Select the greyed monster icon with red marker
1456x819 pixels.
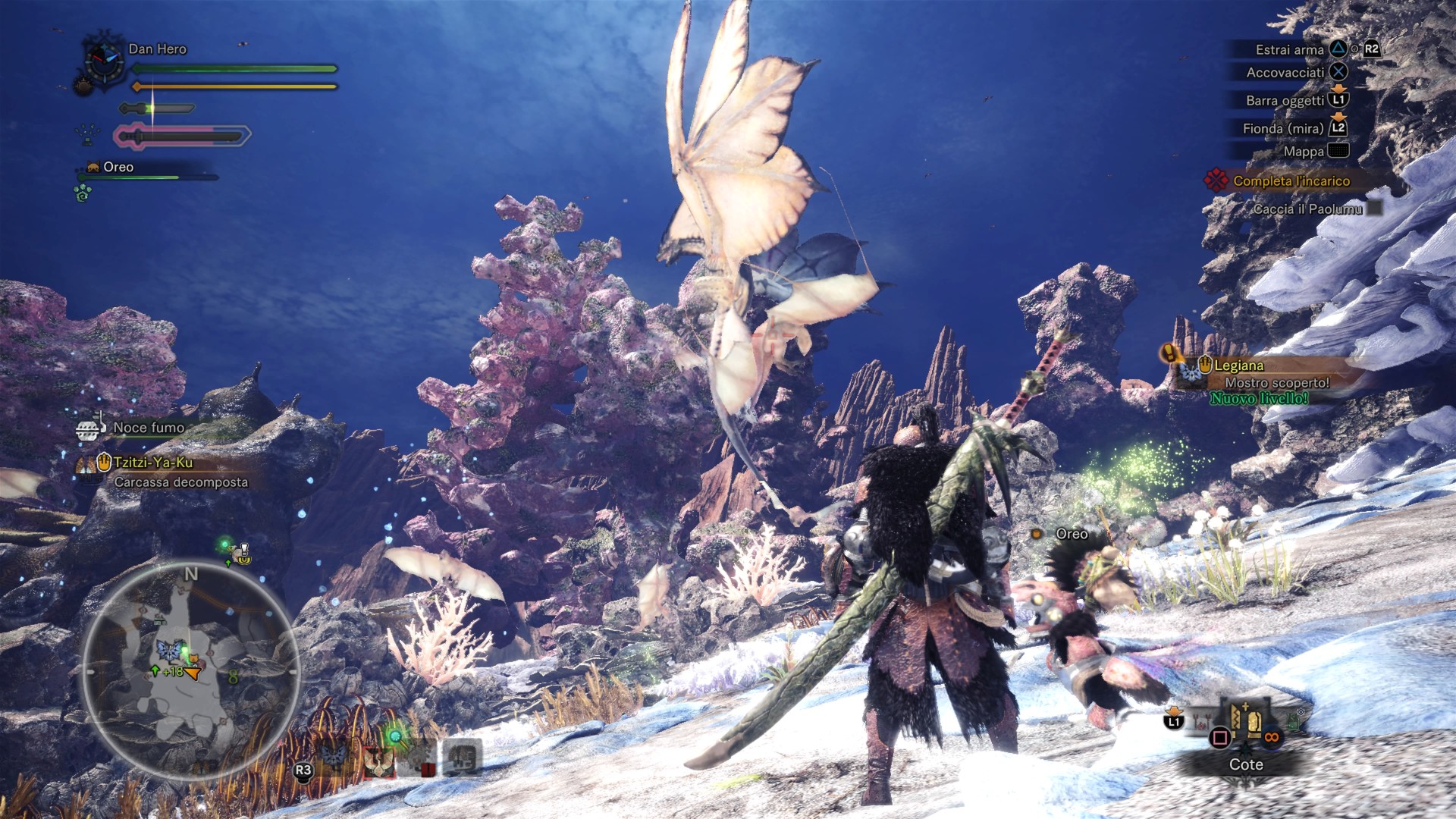[419, 758]
